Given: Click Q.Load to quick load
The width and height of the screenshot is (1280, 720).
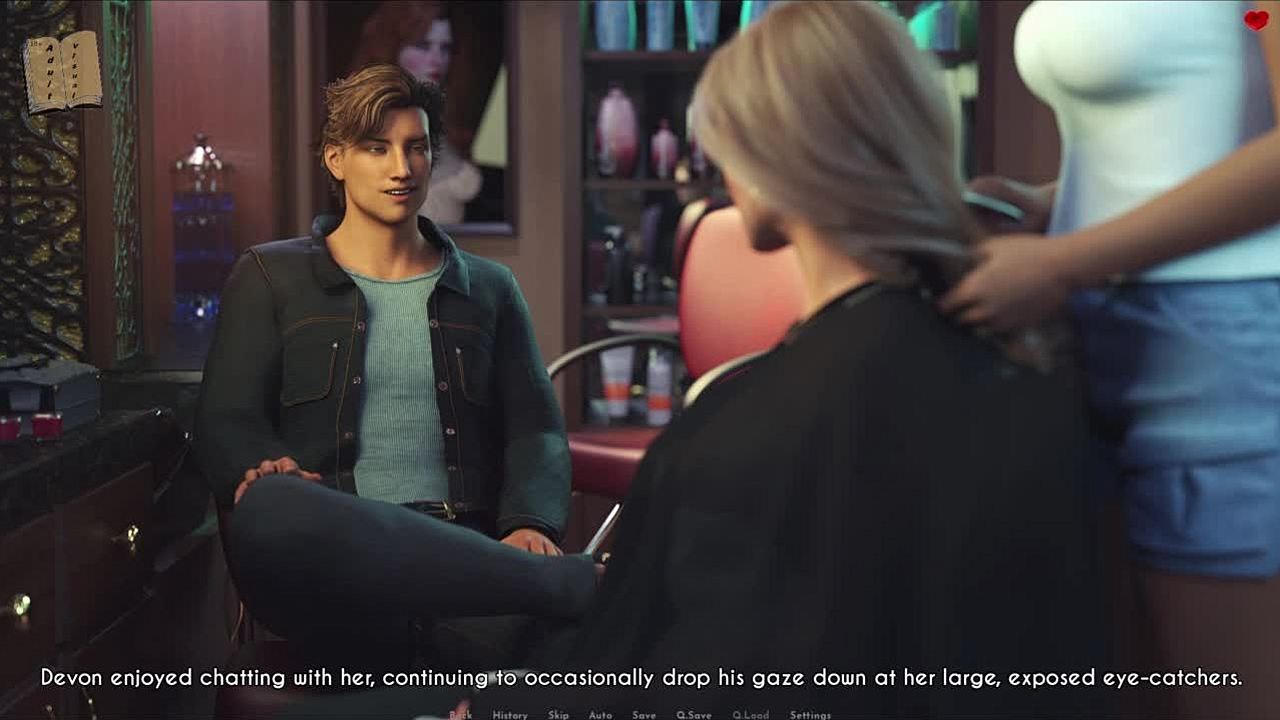Looking at the screenshot, I should (x=750, y=715).
